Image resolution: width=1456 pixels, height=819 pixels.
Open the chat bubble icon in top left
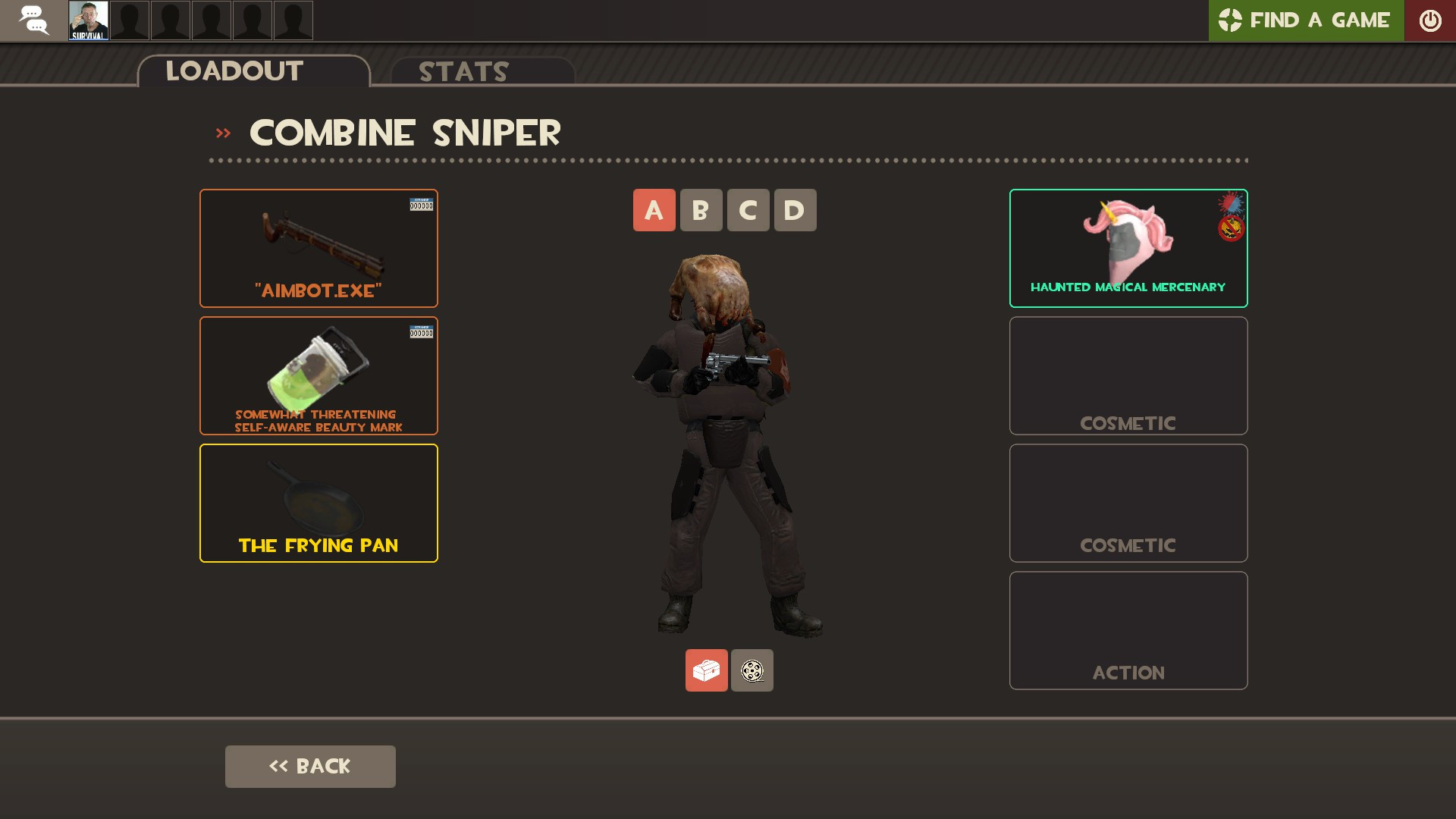tap(33, 20)
